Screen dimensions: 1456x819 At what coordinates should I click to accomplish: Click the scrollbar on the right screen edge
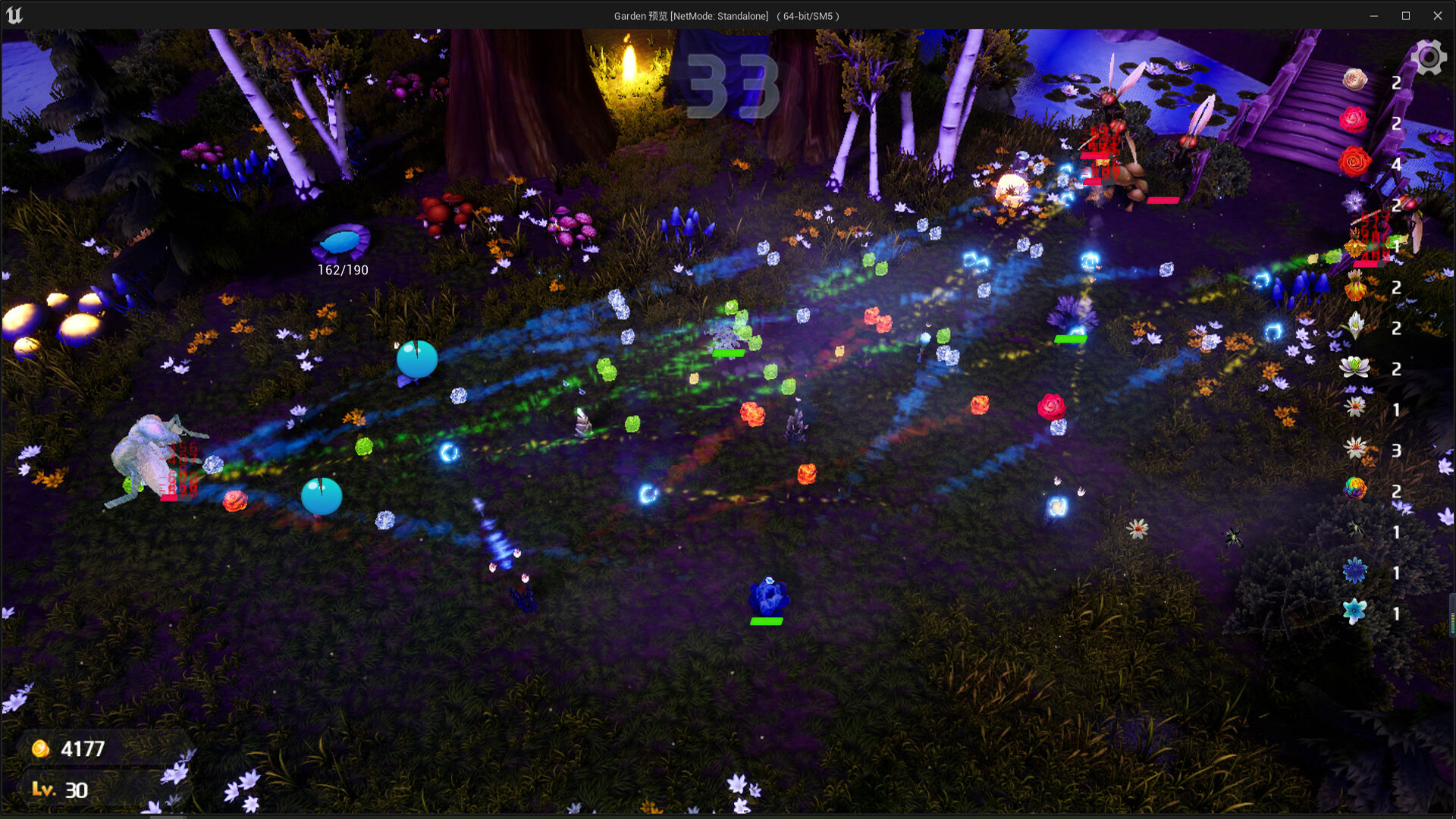coord(1451,613)
